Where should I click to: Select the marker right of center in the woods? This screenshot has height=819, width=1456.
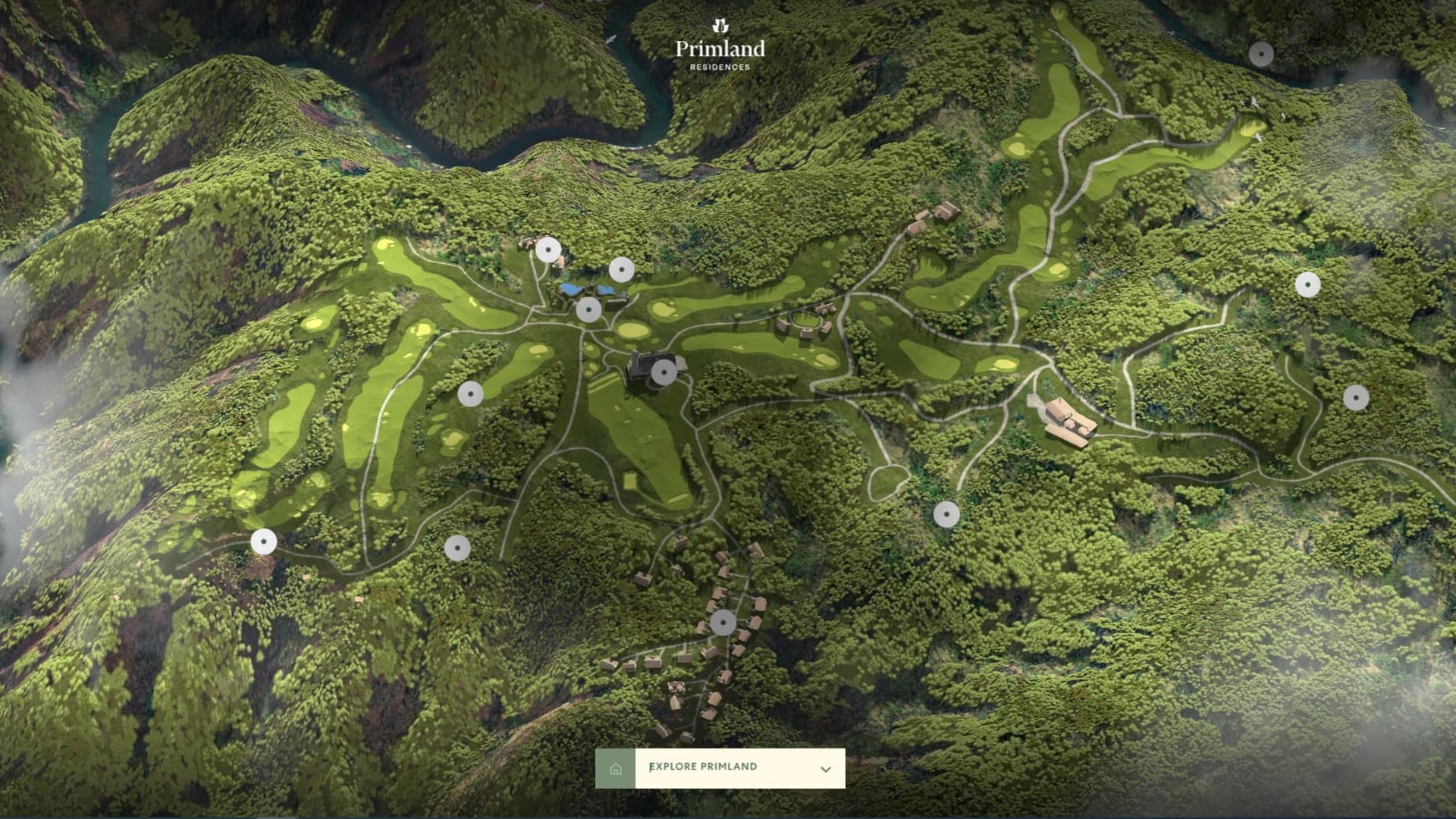point(948,513)
